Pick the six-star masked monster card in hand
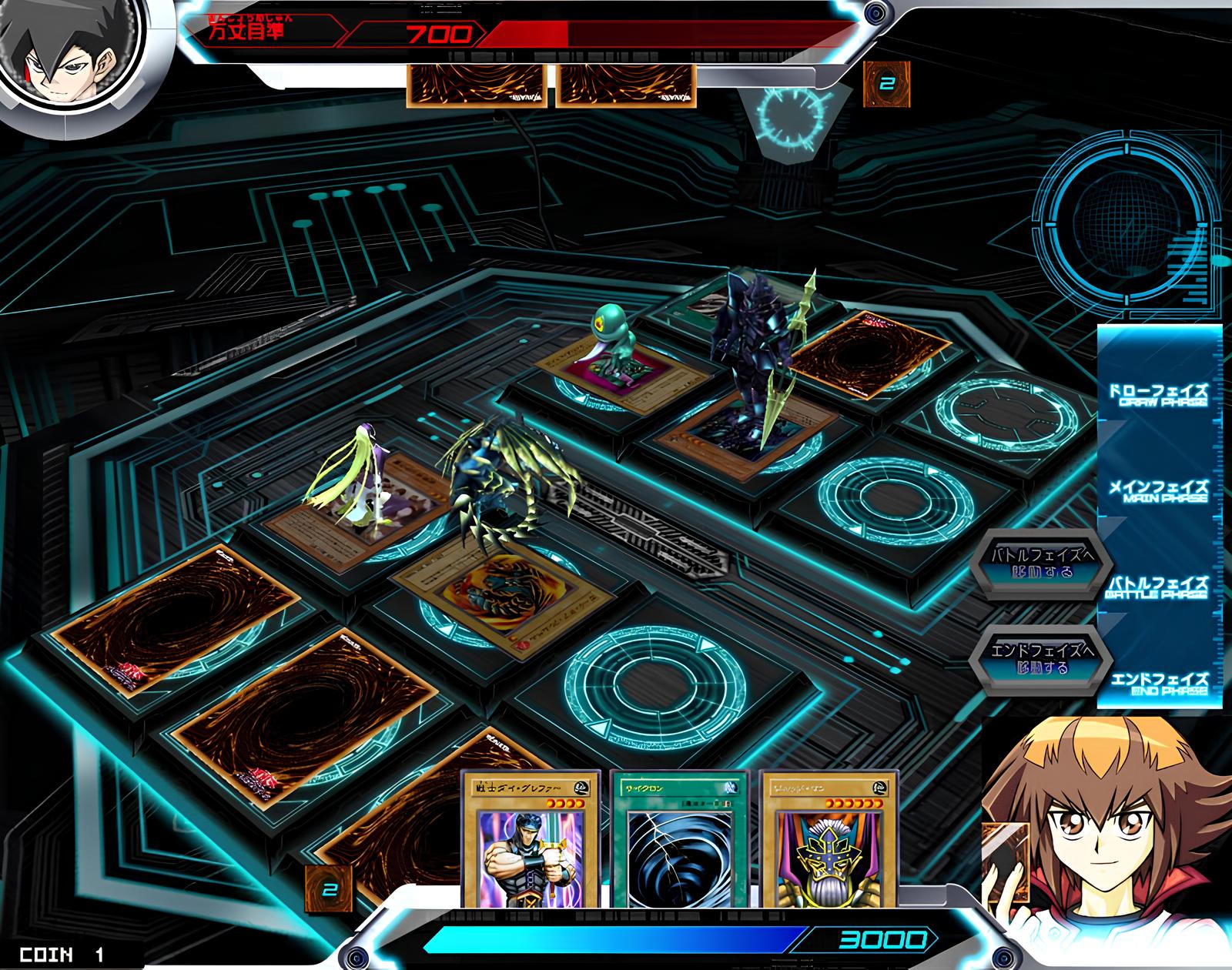The height and width of the screenshot is (970, 1232). pos(829,839)
